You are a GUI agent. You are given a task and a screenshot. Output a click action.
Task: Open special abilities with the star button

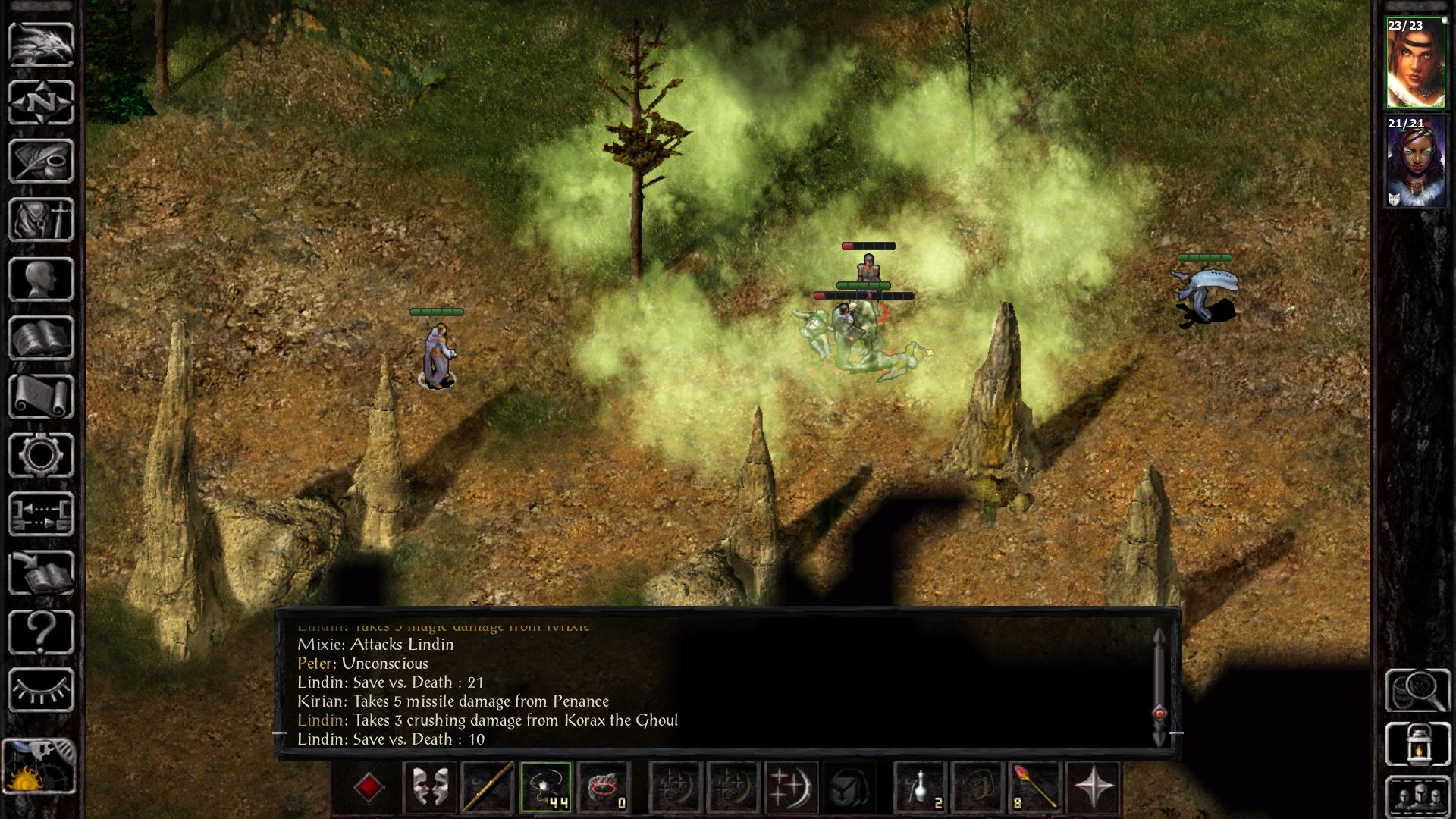click(x=1093, y=787)
